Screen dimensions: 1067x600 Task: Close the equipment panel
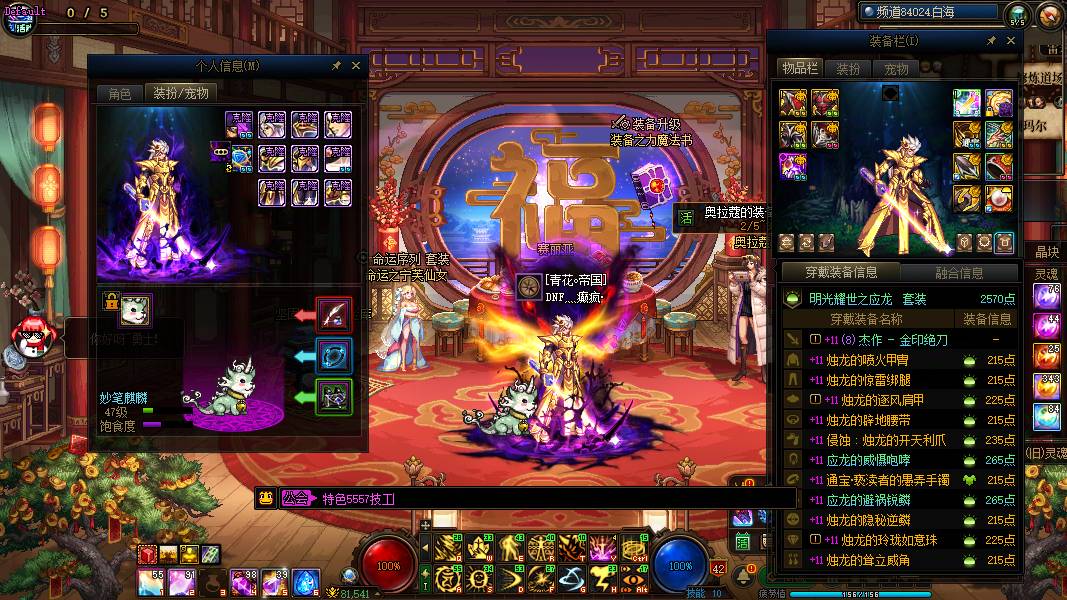[1011, 41]
